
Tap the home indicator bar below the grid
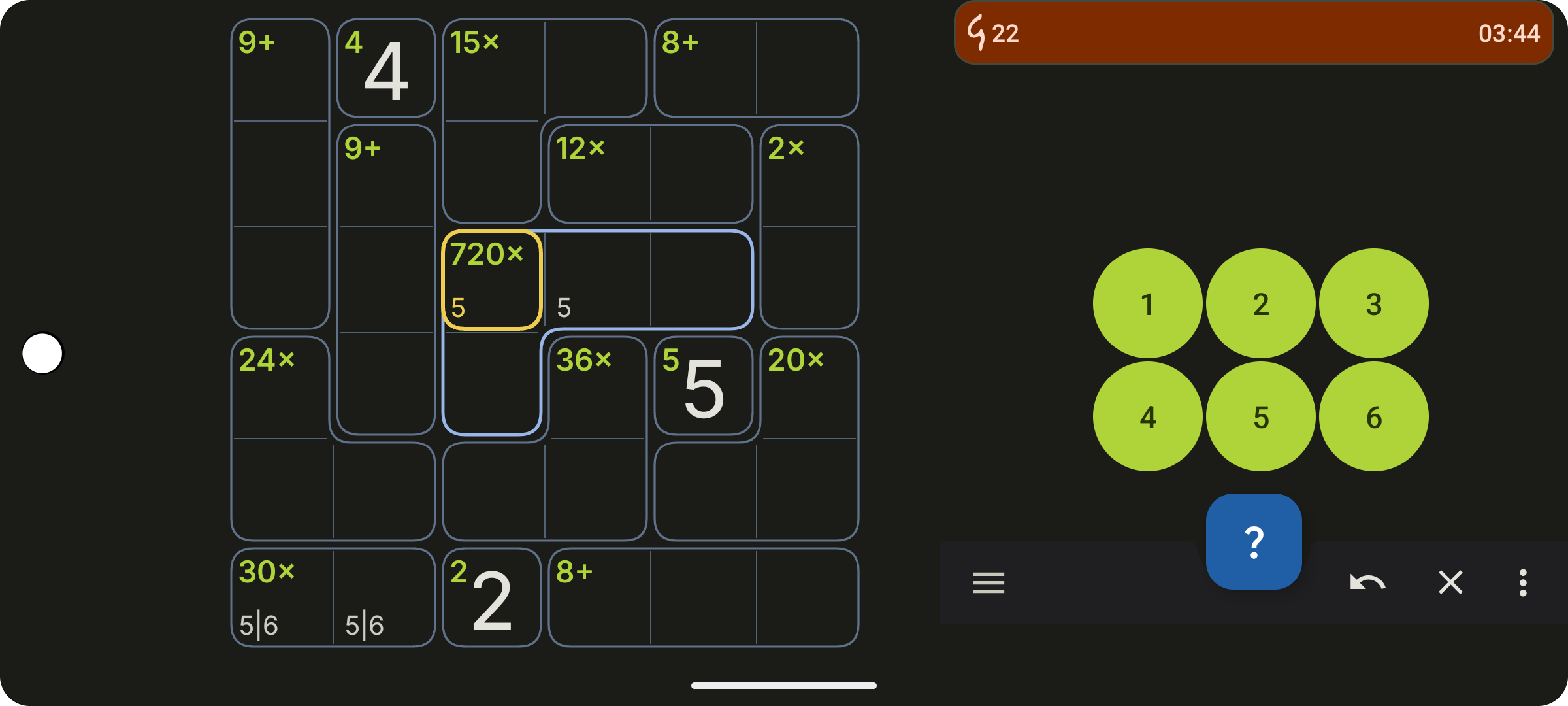point(784,686)
